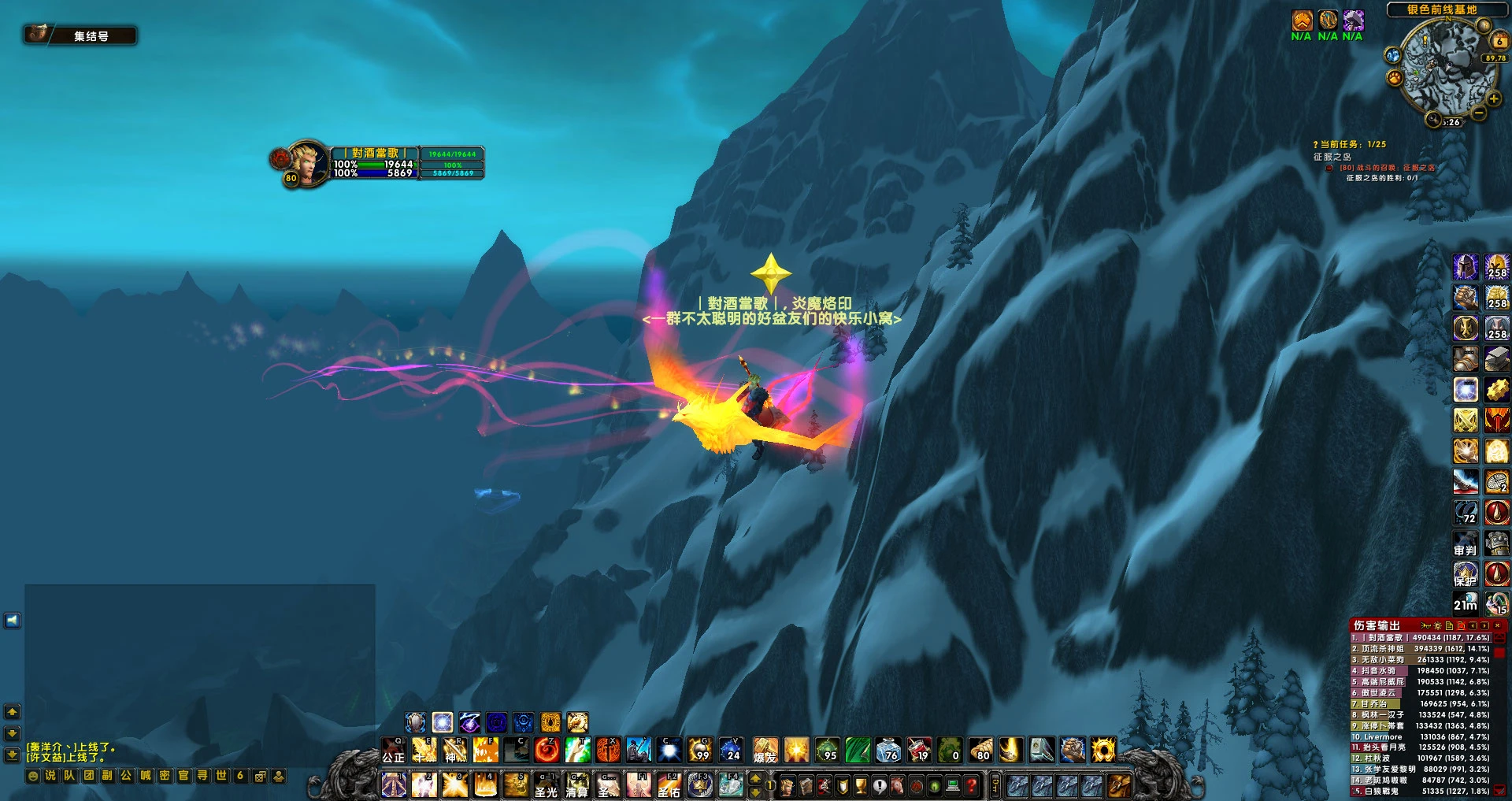1512x801 pixels.
Task: Open the golden trophy achievements button
Action: click(861, 785)
